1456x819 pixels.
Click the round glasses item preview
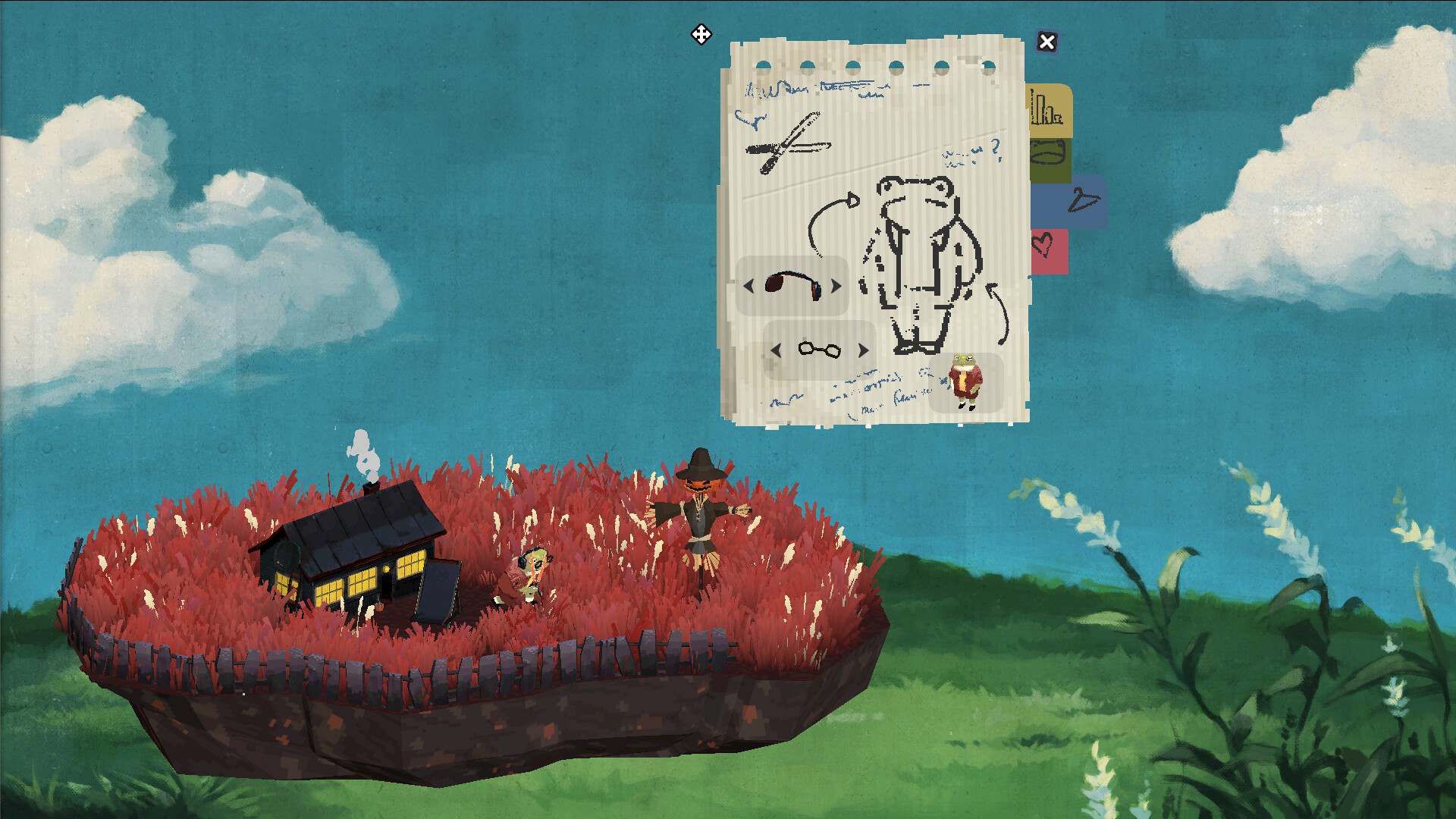pos(819,350)
